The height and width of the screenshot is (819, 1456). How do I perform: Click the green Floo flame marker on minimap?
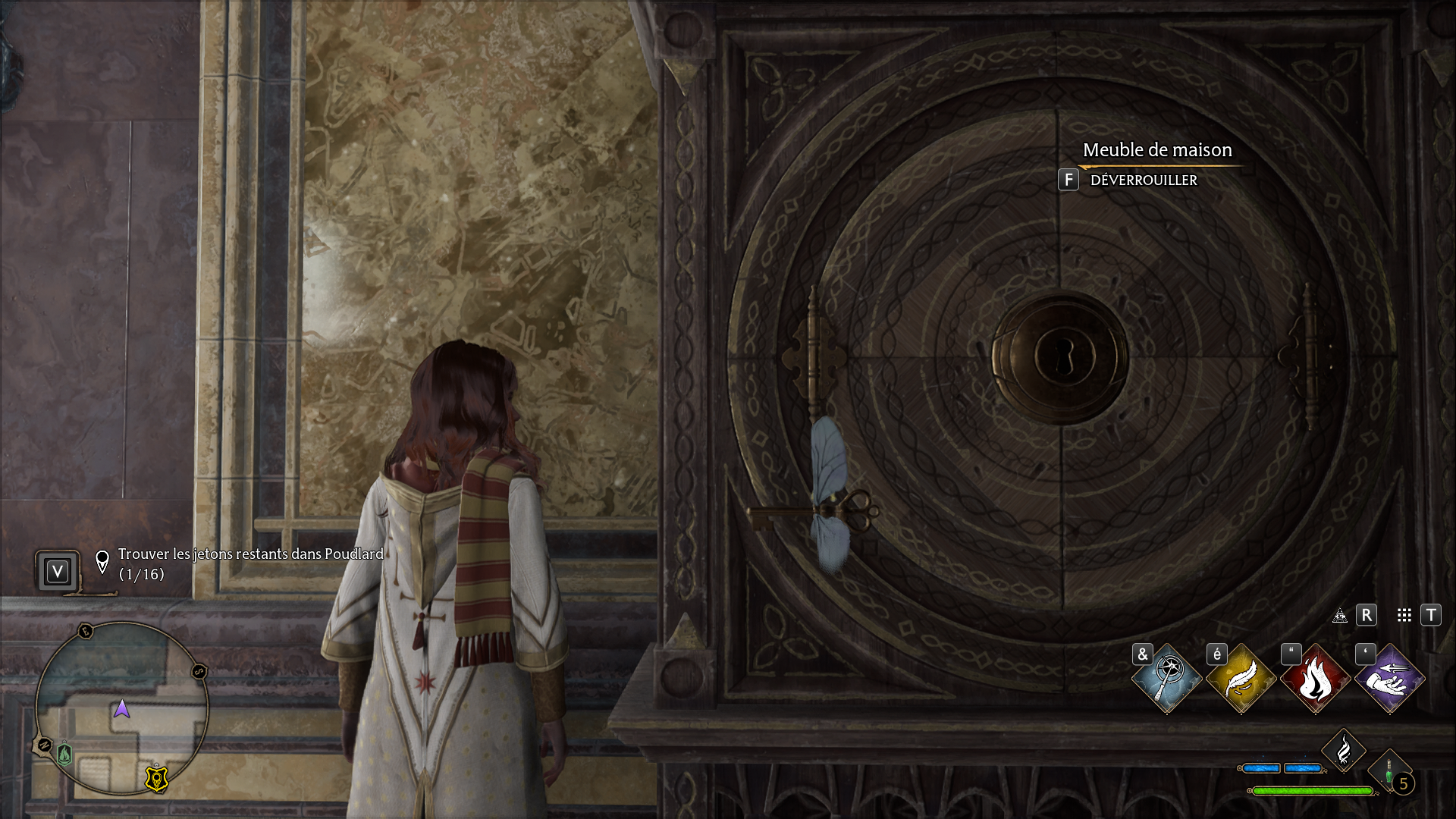(65, 755)
